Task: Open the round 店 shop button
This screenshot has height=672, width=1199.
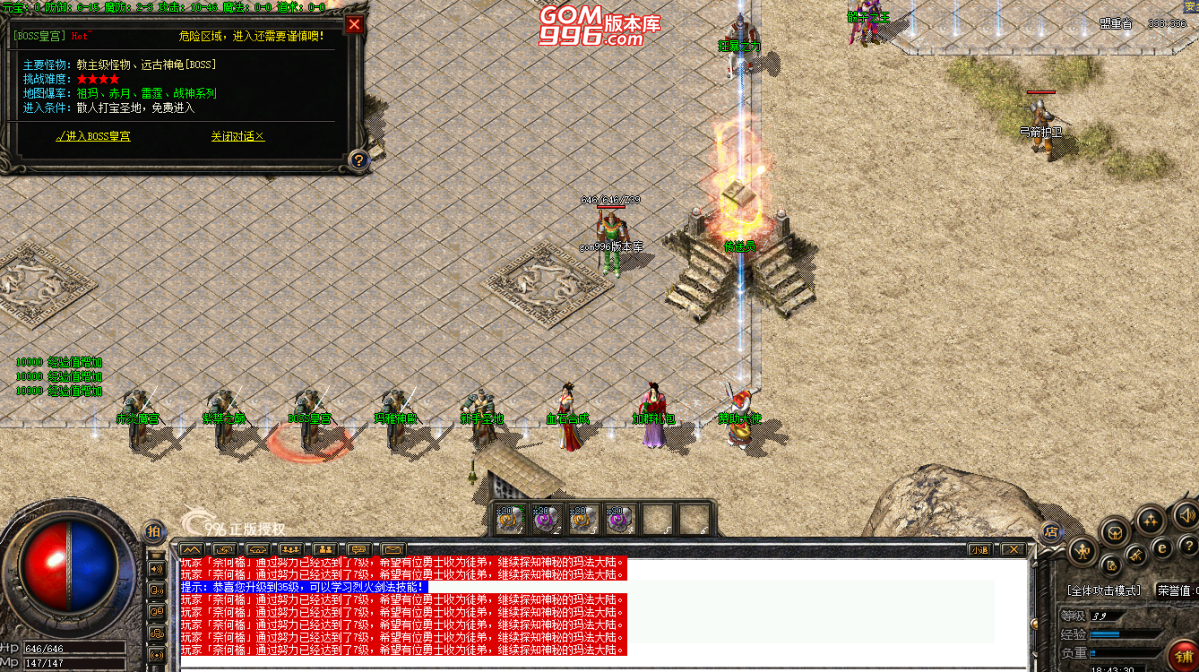Action: (x=1050, y=533)
